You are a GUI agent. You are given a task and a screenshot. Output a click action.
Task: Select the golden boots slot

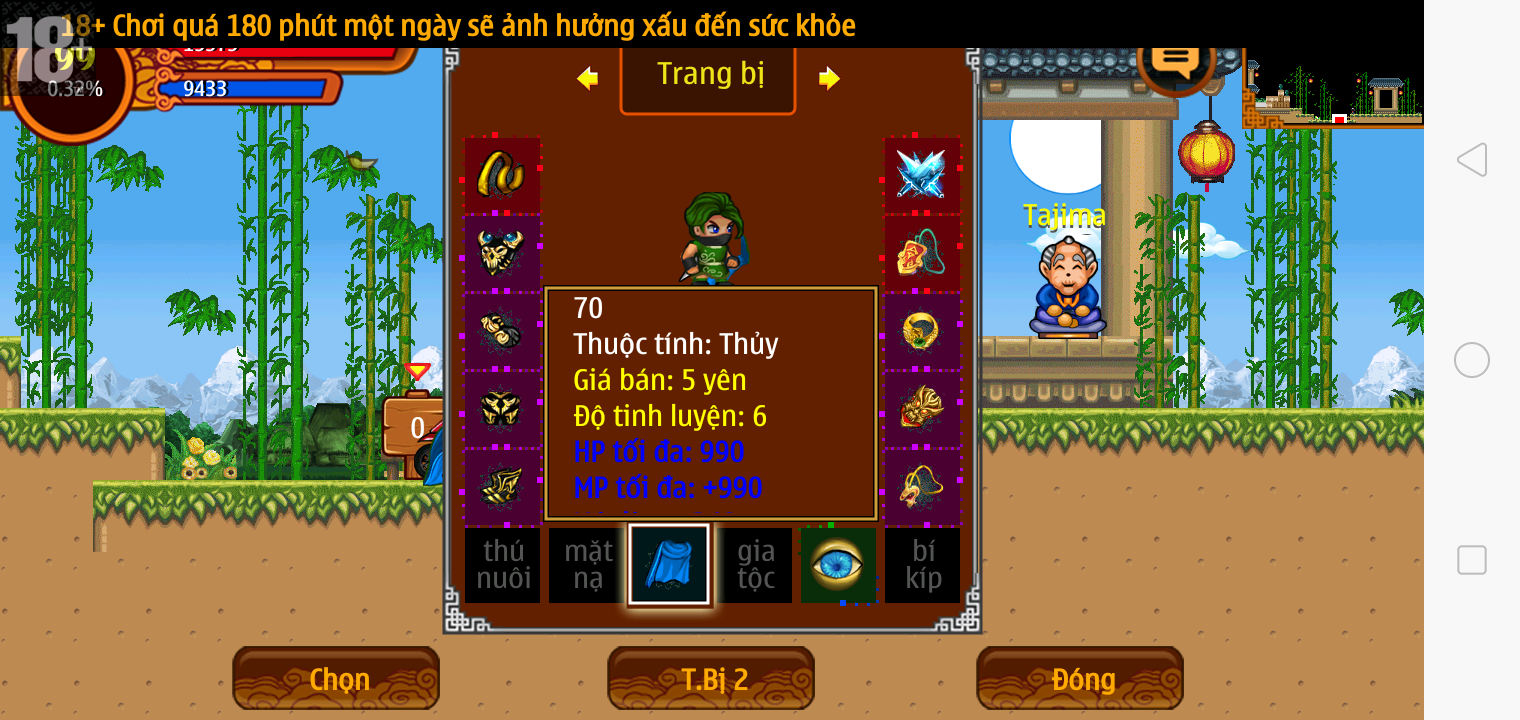coord(502,486)
